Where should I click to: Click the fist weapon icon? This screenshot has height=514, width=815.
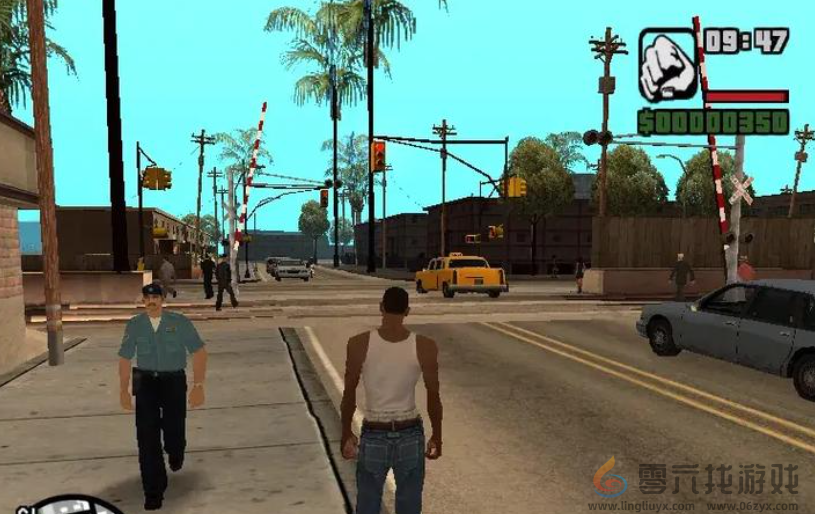(667, 66)
